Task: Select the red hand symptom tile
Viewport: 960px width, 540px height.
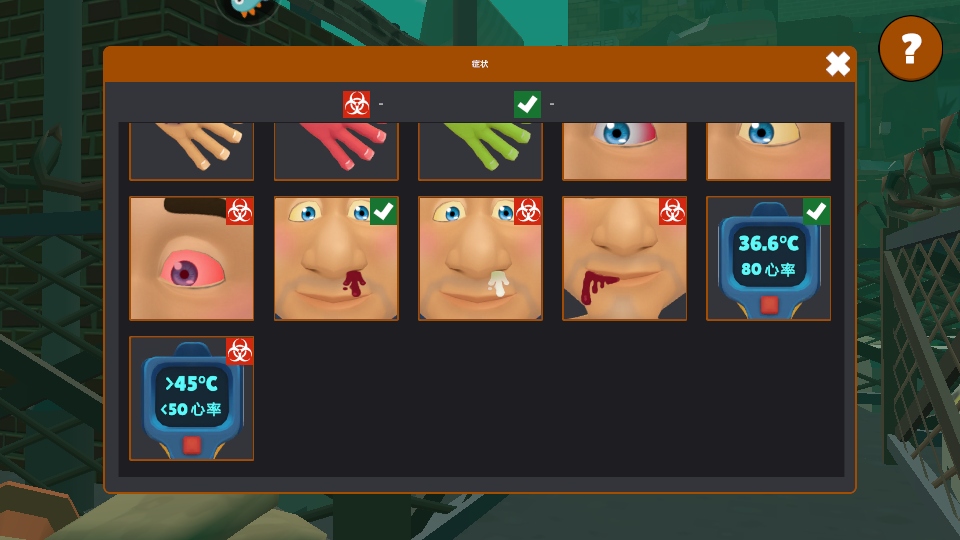Action: (336, 150)
